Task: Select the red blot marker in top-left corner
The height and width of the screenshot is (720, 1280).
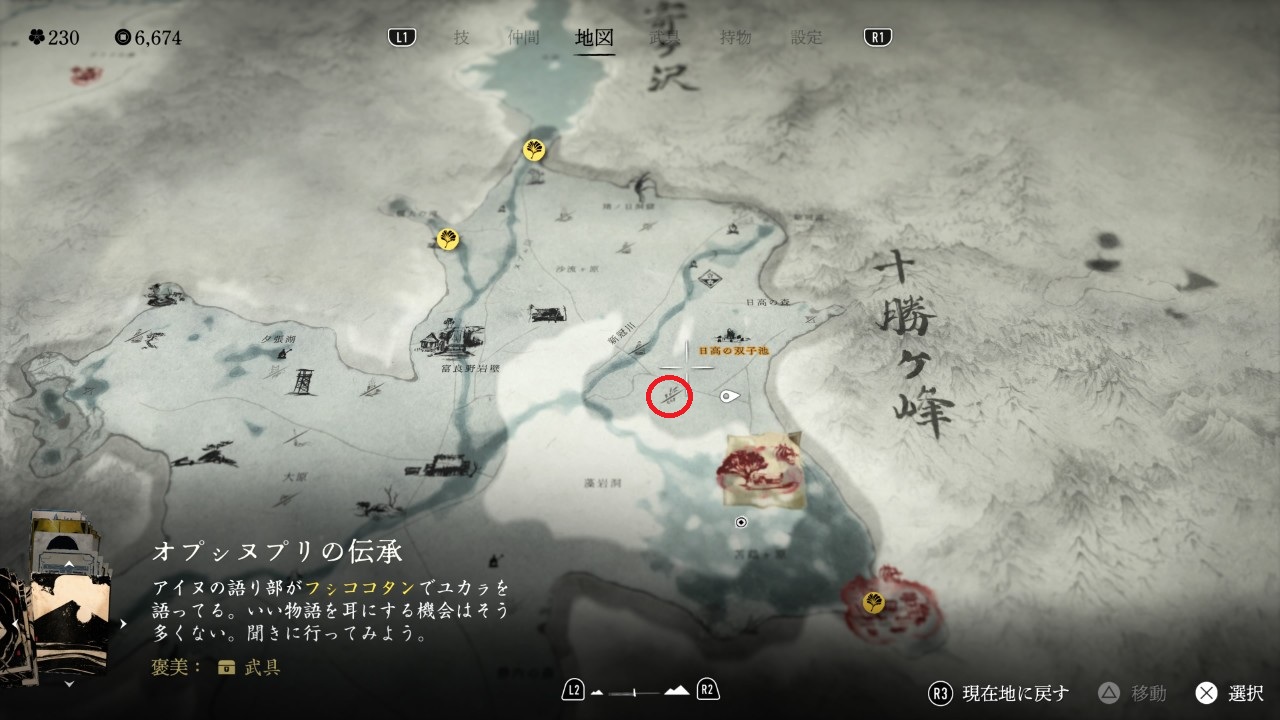Action: [x=85, y=74]
